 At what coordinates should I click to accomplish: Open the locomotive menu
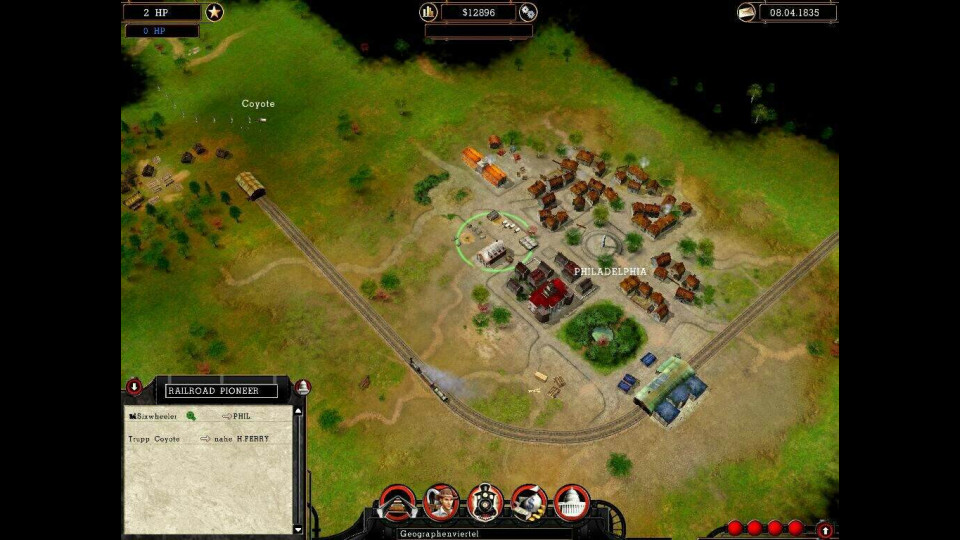point(486,502)
